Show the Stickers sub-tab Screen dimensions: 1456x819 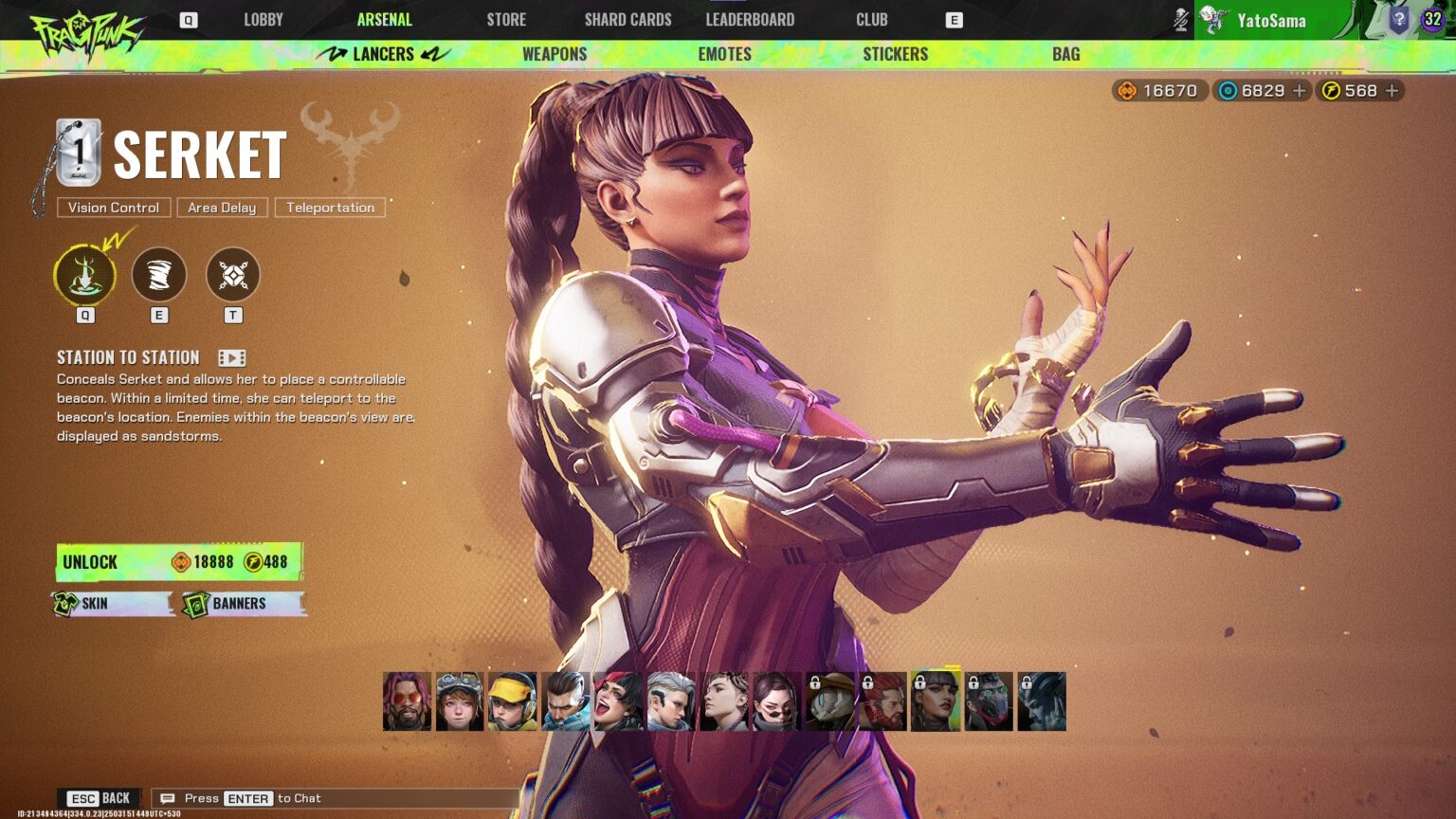point(895,54)
